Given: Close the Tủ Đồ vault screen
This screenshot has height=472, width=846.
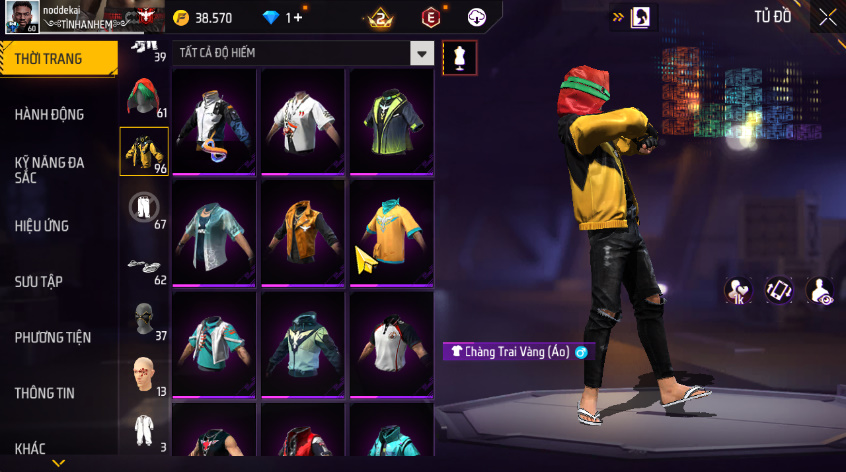Looking at the screenshot, I should pos(828,17).
